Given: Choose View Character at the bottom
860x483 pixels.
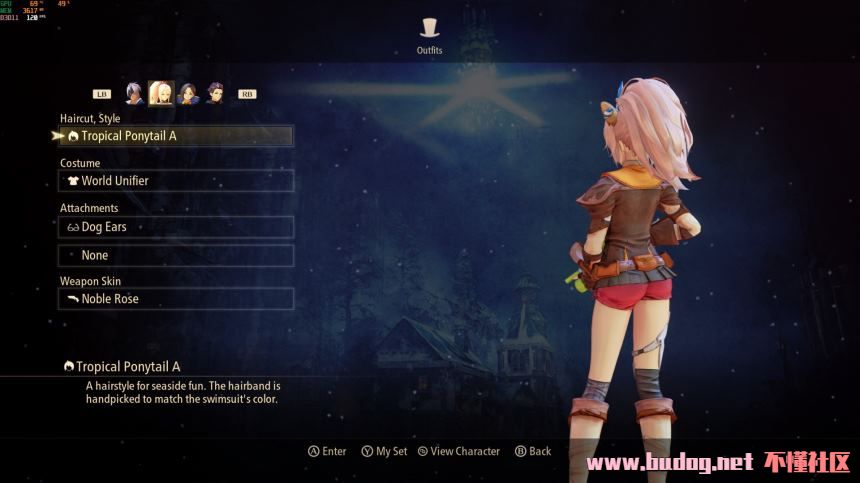Looking at the screenshot, I should tap(459, 452).
